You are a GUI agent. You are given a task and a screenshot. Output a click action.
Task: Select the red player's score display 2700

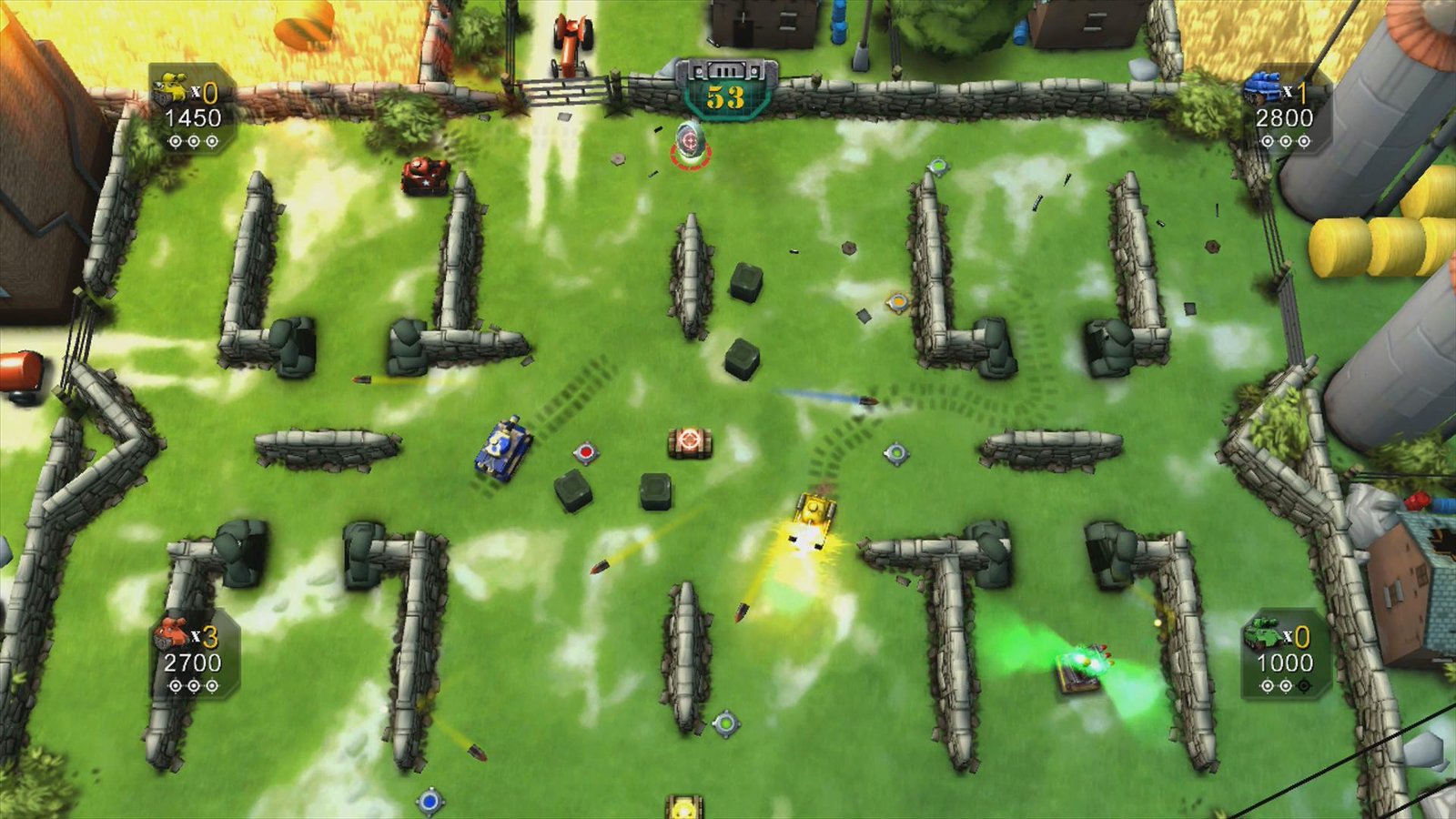pyautogui.click(x=193, y=662)
